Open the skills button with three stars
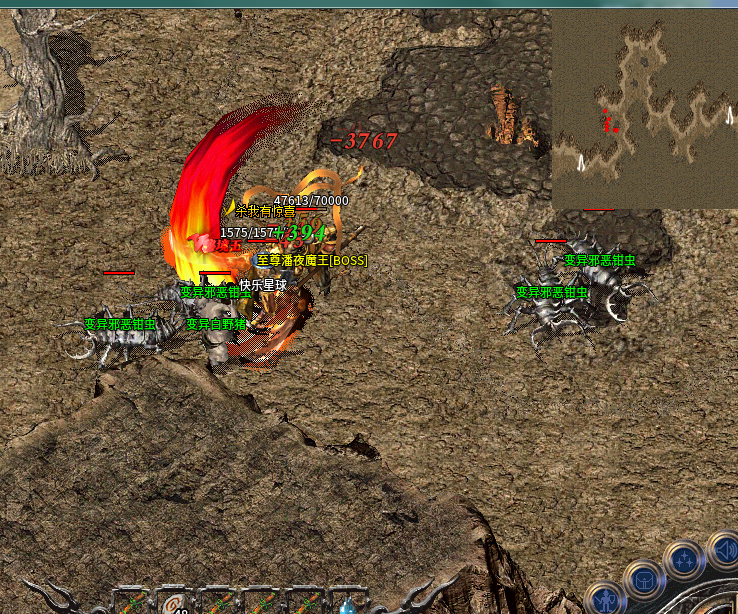Viewport: 738px width, 614px height. pos(685,559)
